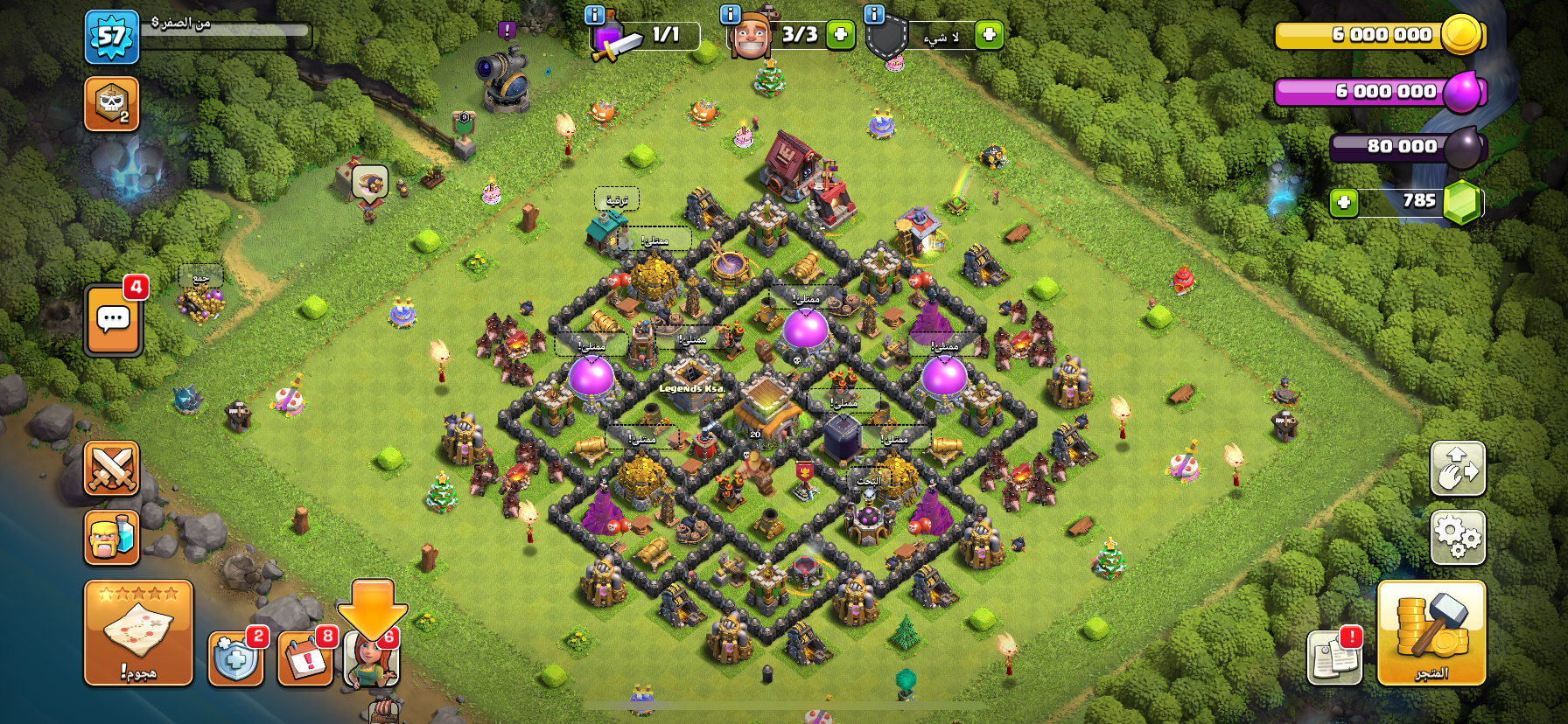Activate the layout editor hand button

[x=1457, y=468]
